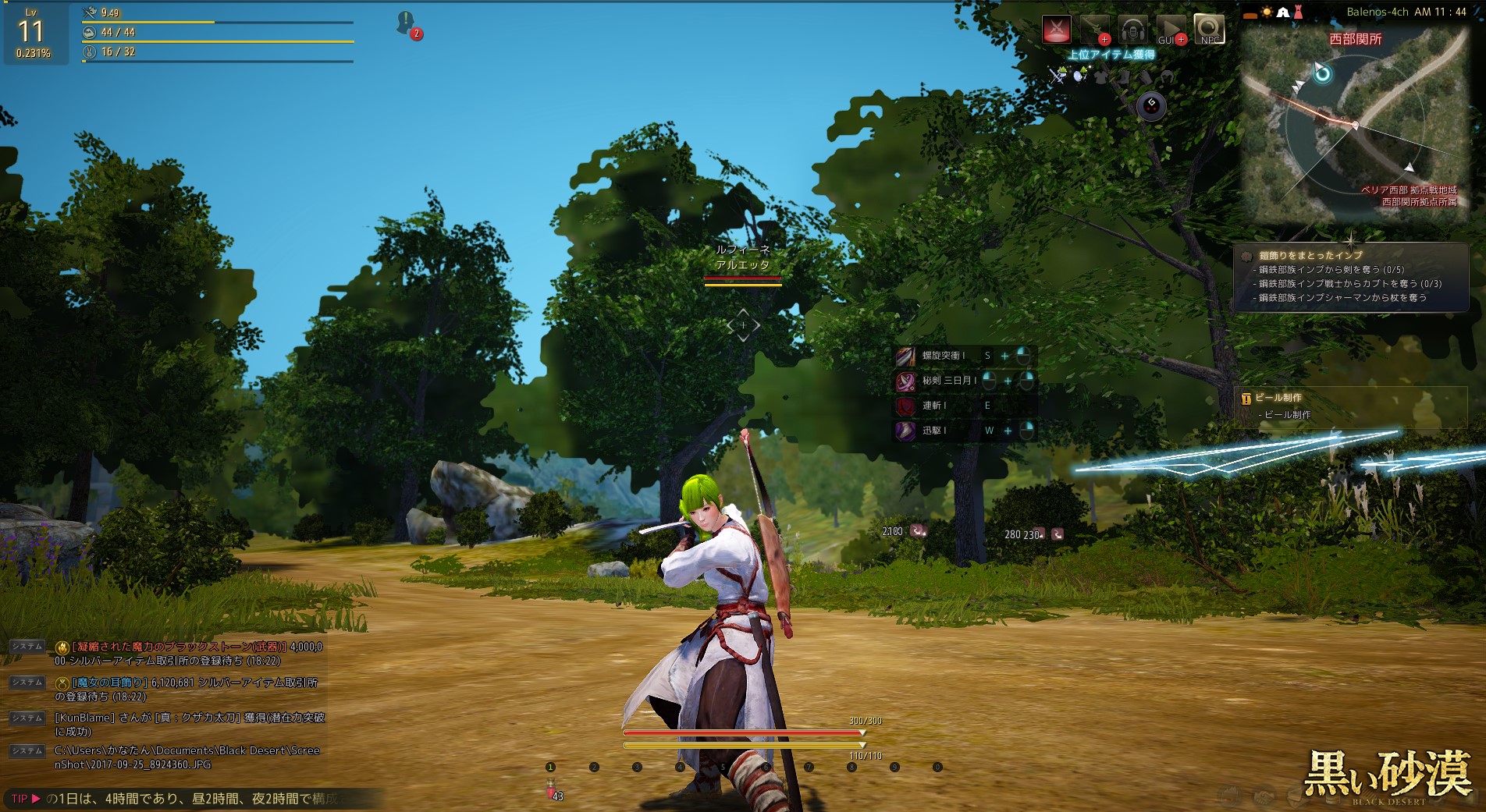Select the 秘剣 三日月 skill icon
The height and width of the screenshot is (812, 1486).
[905, 381]
